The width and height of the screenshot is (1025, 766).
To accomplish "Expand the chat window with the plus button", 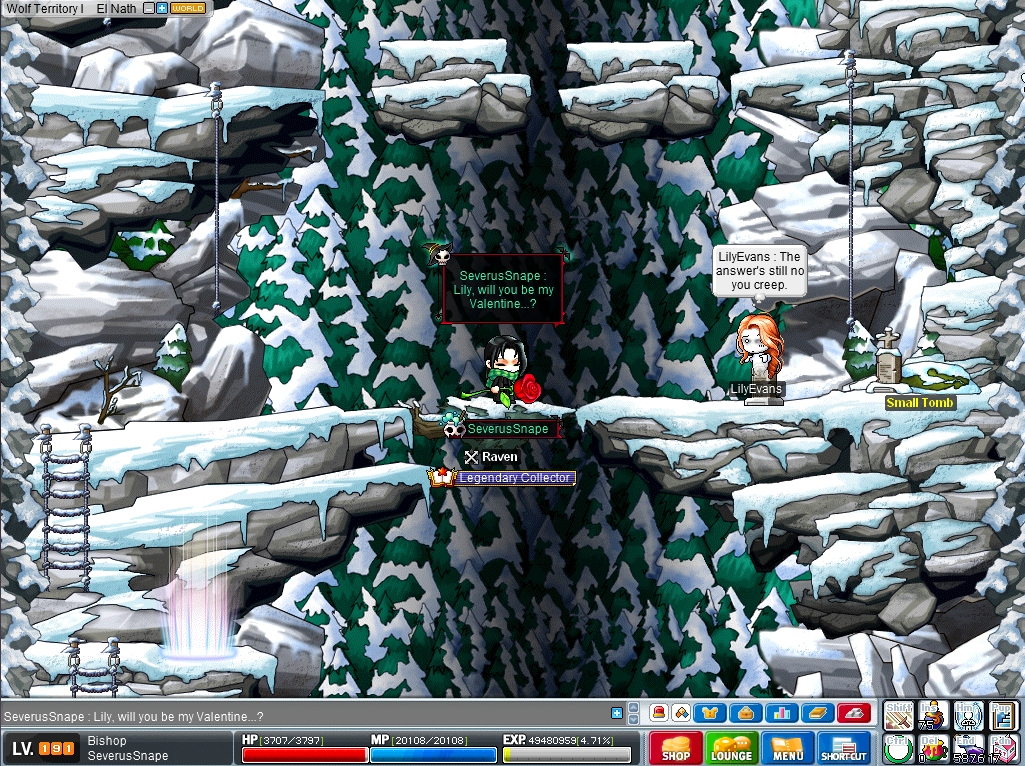I will [x=617, y=713].
